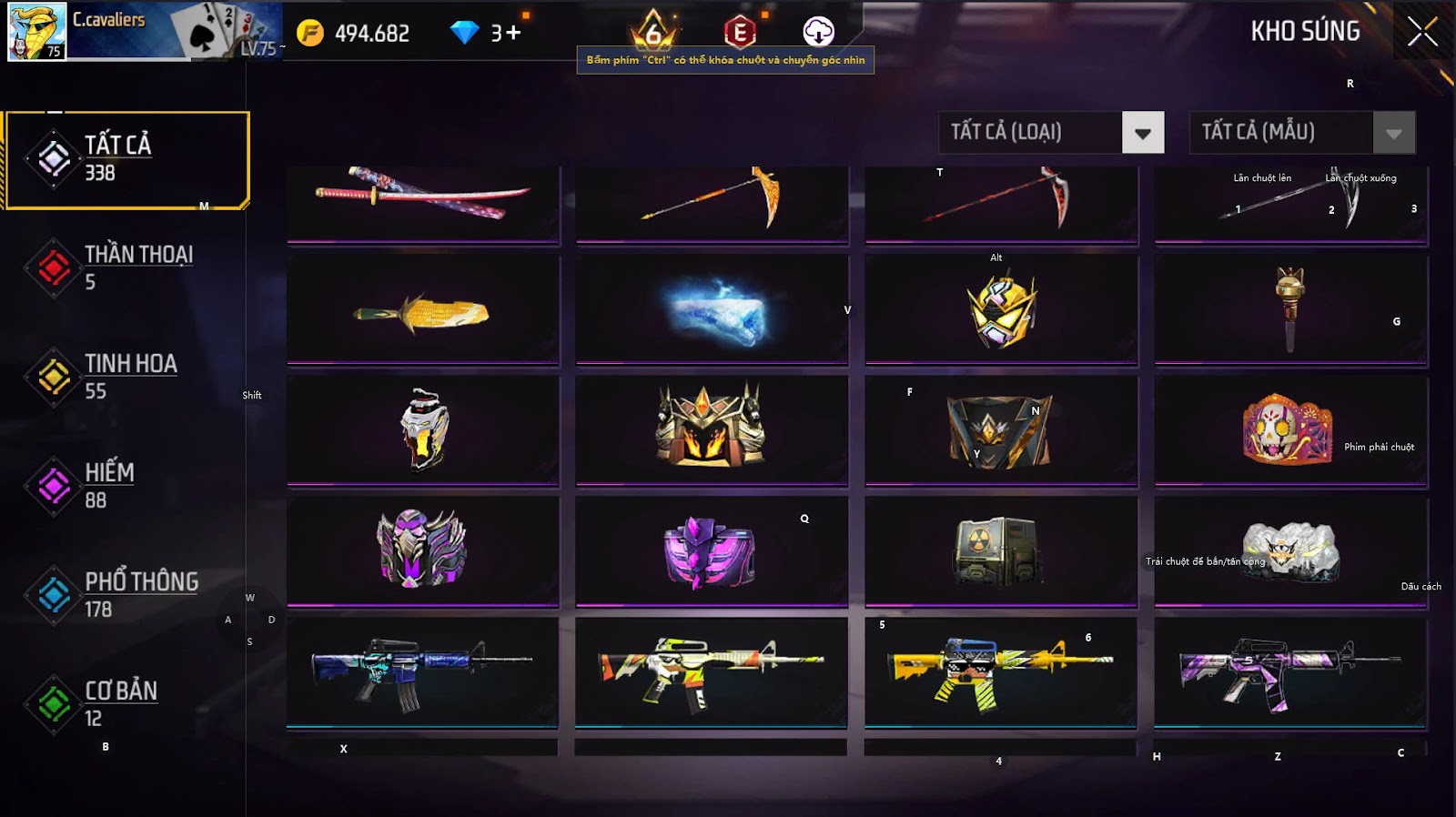The width and height of the screenshot is (1456, 817).
Task: Choose the flaming horned gloo wall skin
Action: pyautogui.click(x=712, y=428)
